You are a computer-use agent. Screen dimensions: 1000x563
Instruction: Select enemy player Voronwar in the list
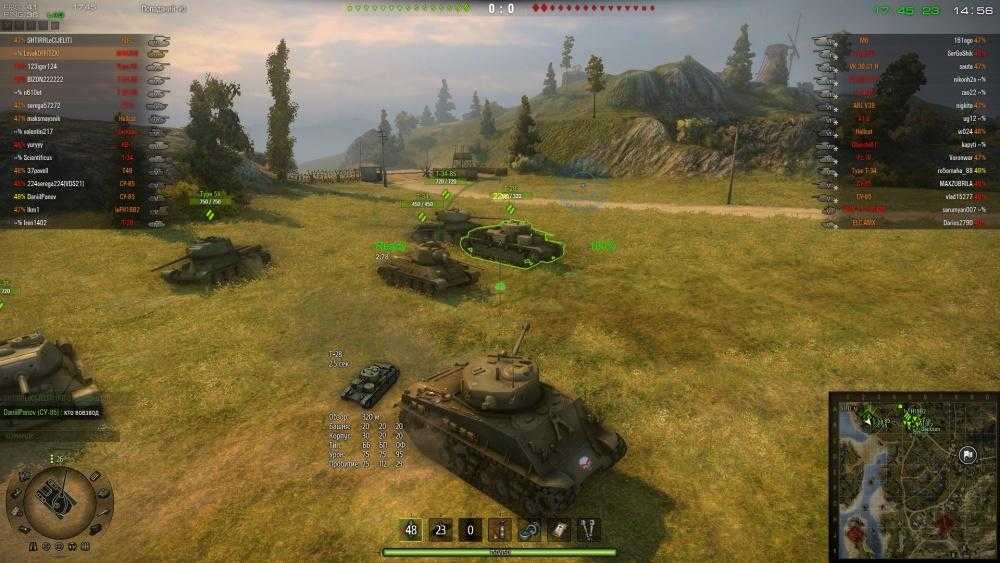click(956, 157)
